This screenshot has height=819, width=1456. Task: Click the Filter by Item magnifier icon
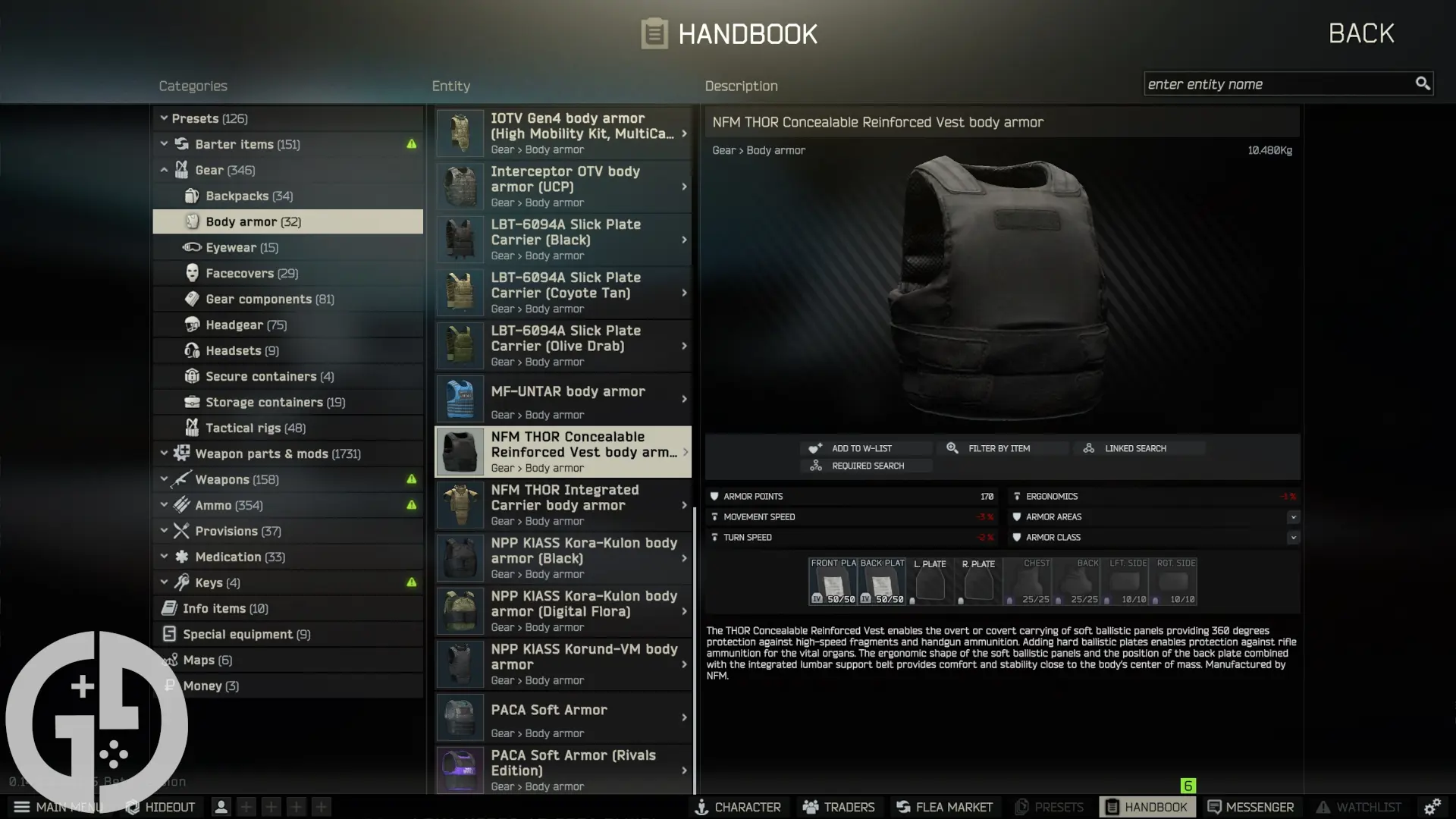[x=952, y=448]
